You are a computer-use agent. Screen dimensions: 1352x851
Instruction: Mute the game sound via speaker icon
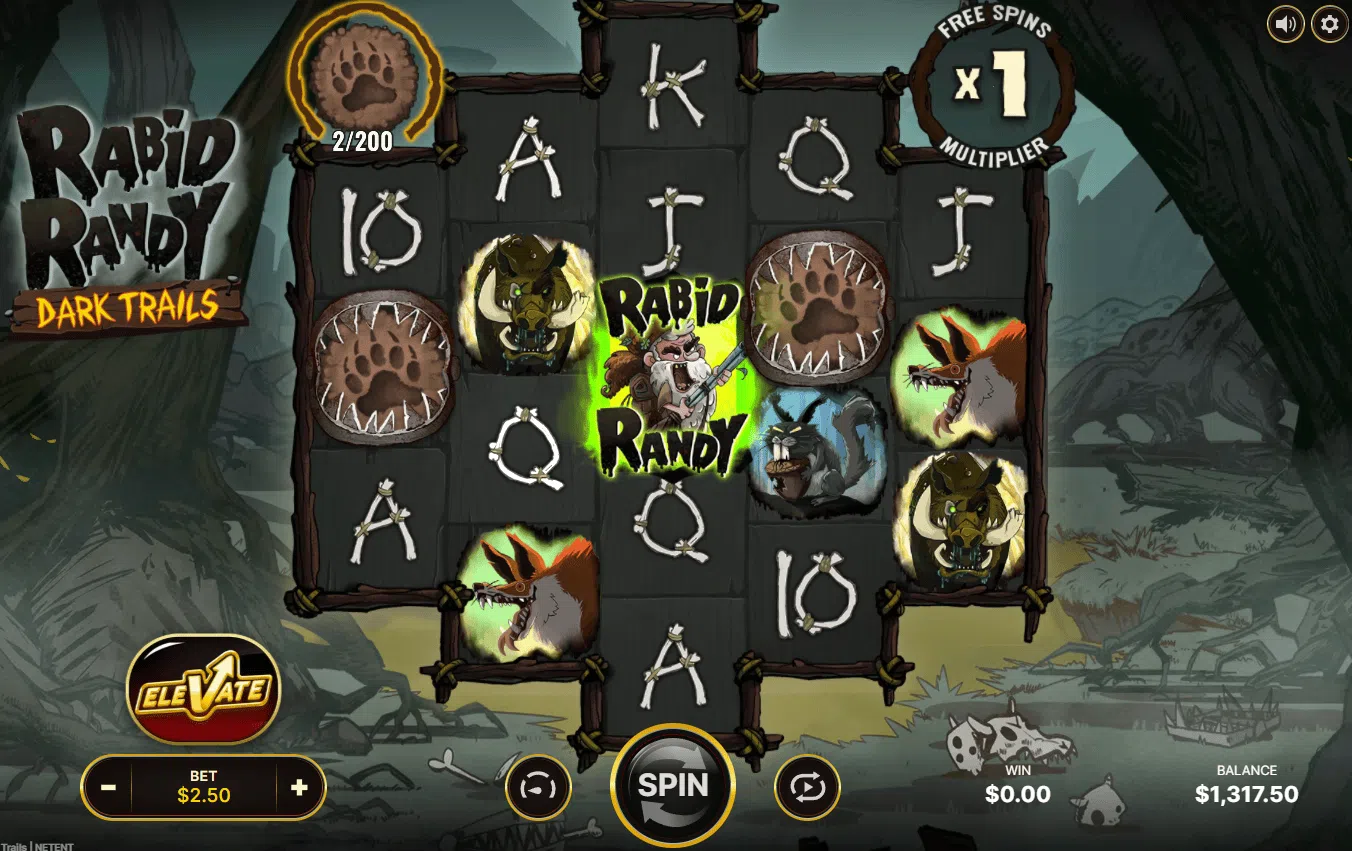click(1285, 24)
